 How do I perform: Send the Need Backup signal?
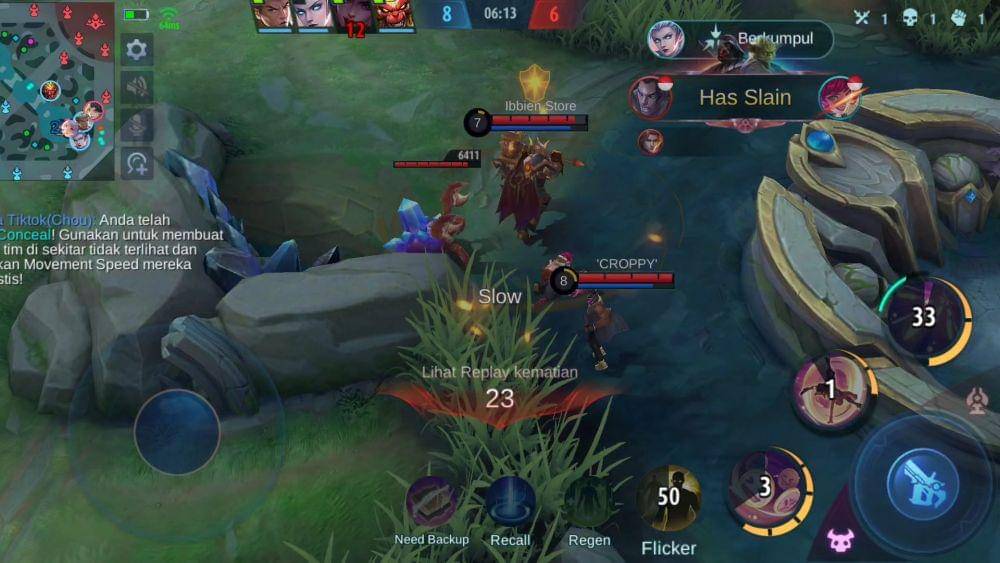coord(432,503)
